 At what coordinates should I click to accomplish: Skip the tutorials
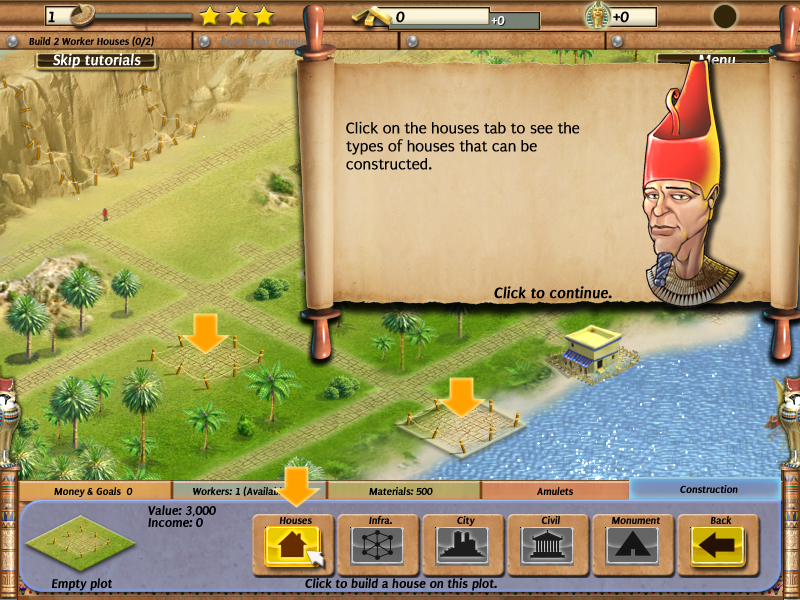[97, 60]
